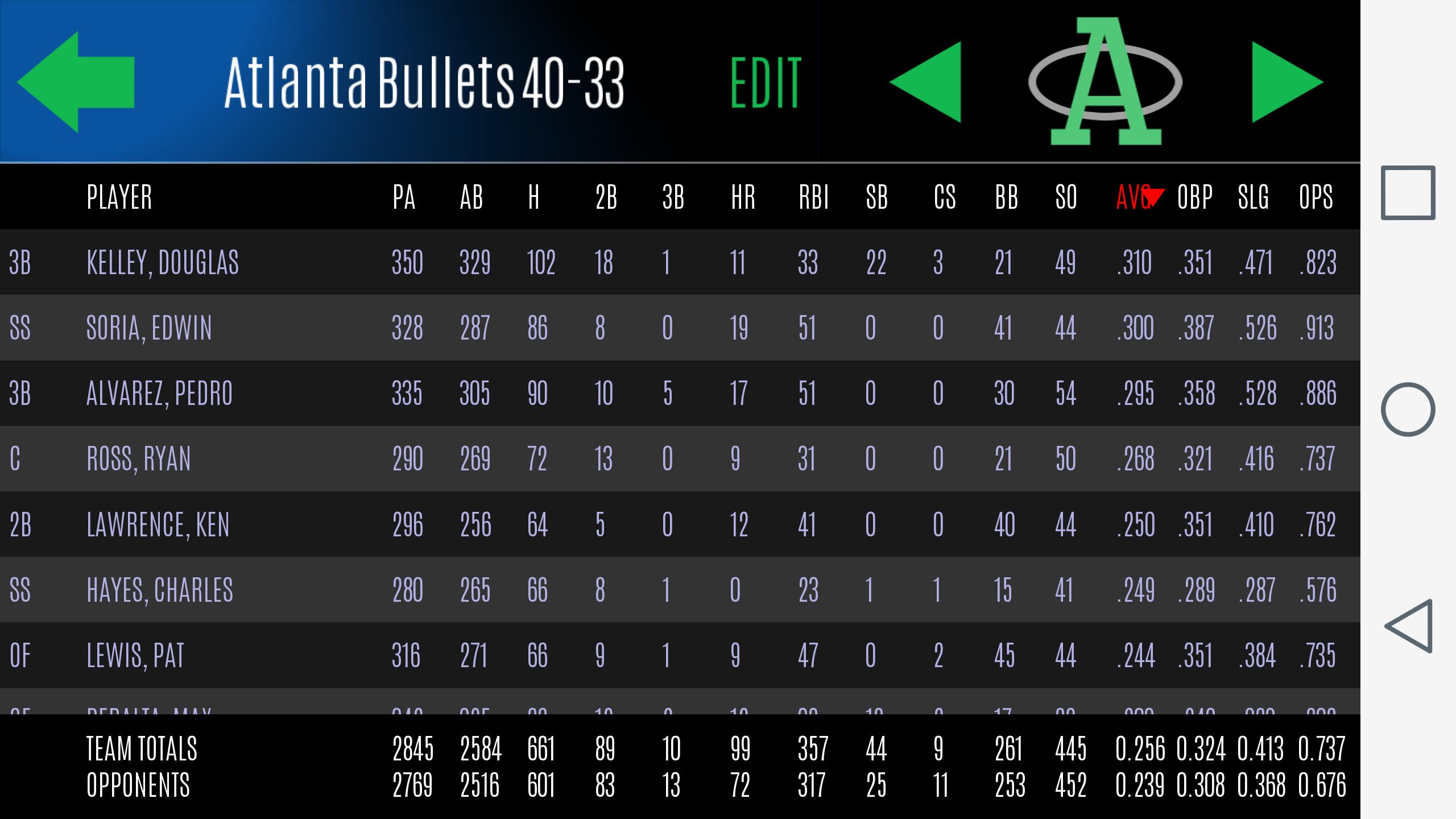Select Edwin Soria from the roster
This screenshot has height=819, width=1456.
(149, 328)
